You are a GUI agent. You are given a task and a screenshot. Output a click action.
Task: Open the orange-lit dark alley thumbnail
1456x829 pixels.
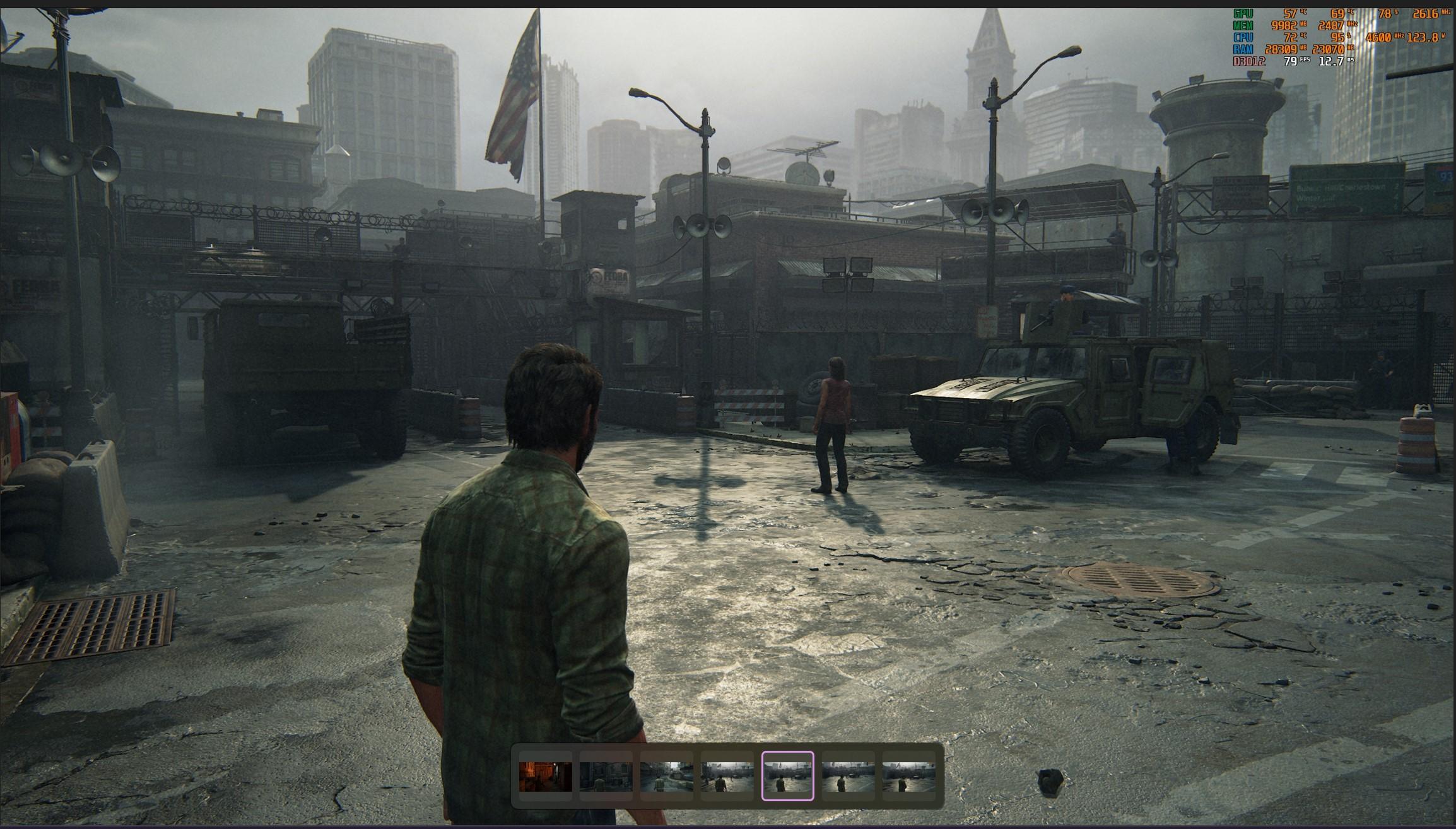click(x=545, y=776)
